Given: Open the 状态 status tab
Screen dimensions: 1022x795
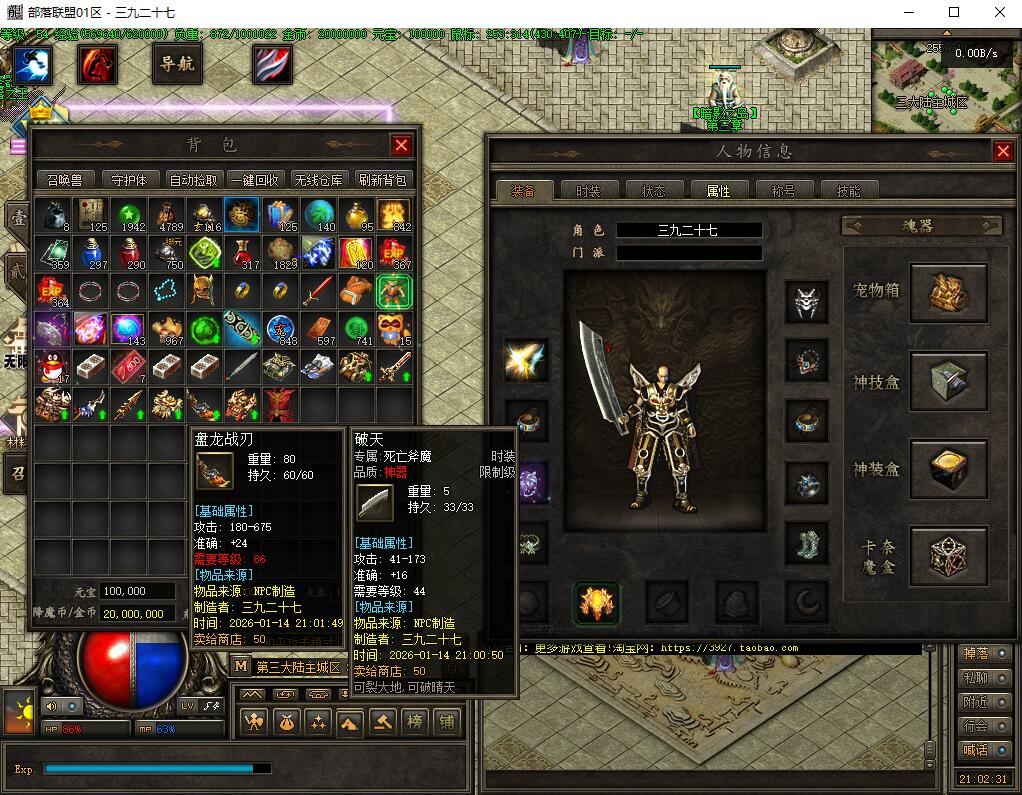Looking at the screenshot, I should 653,190.
